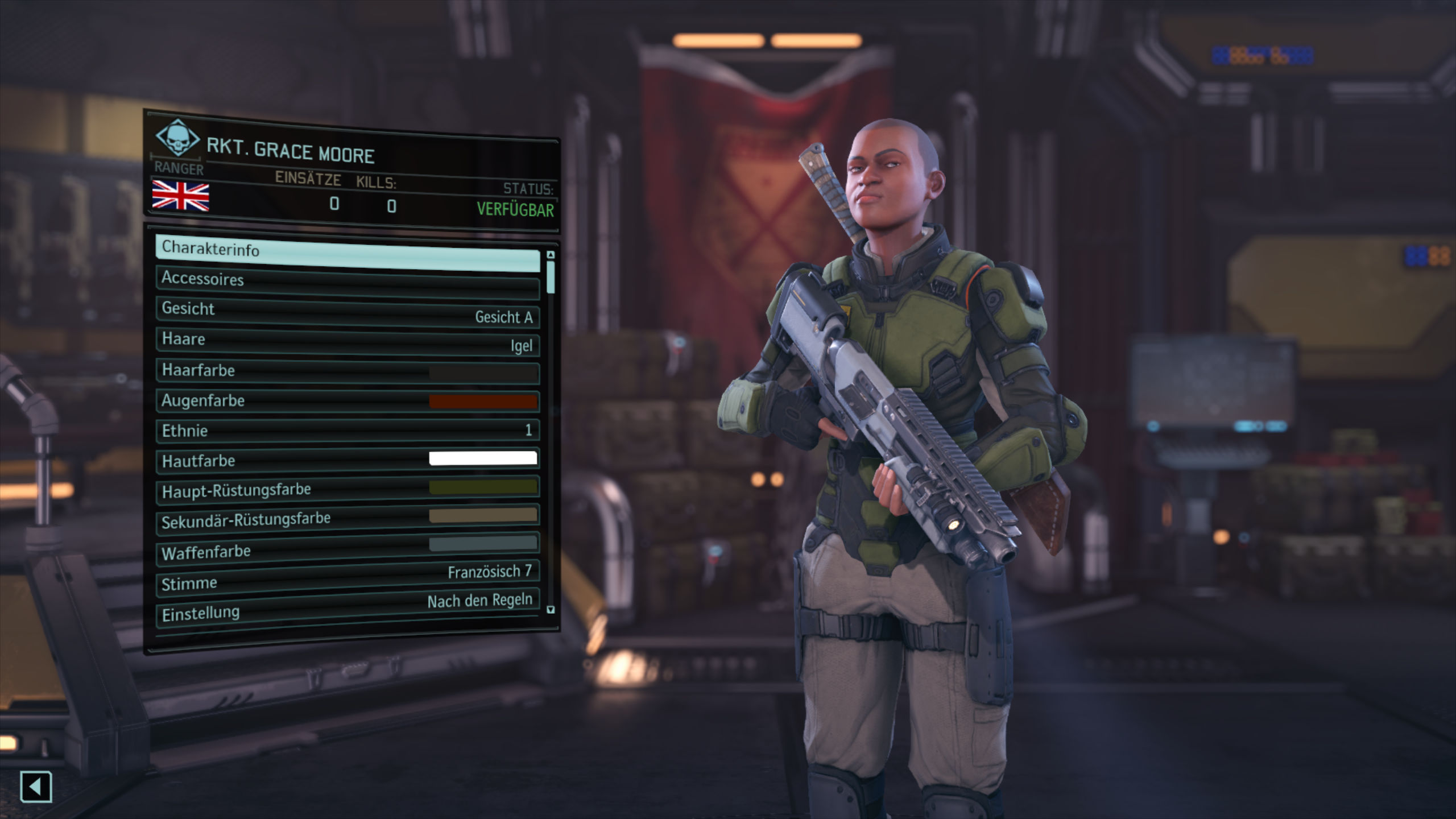Choose the Waffenfarbe weapon color
Screen dimensions: 1456x819
347,549
